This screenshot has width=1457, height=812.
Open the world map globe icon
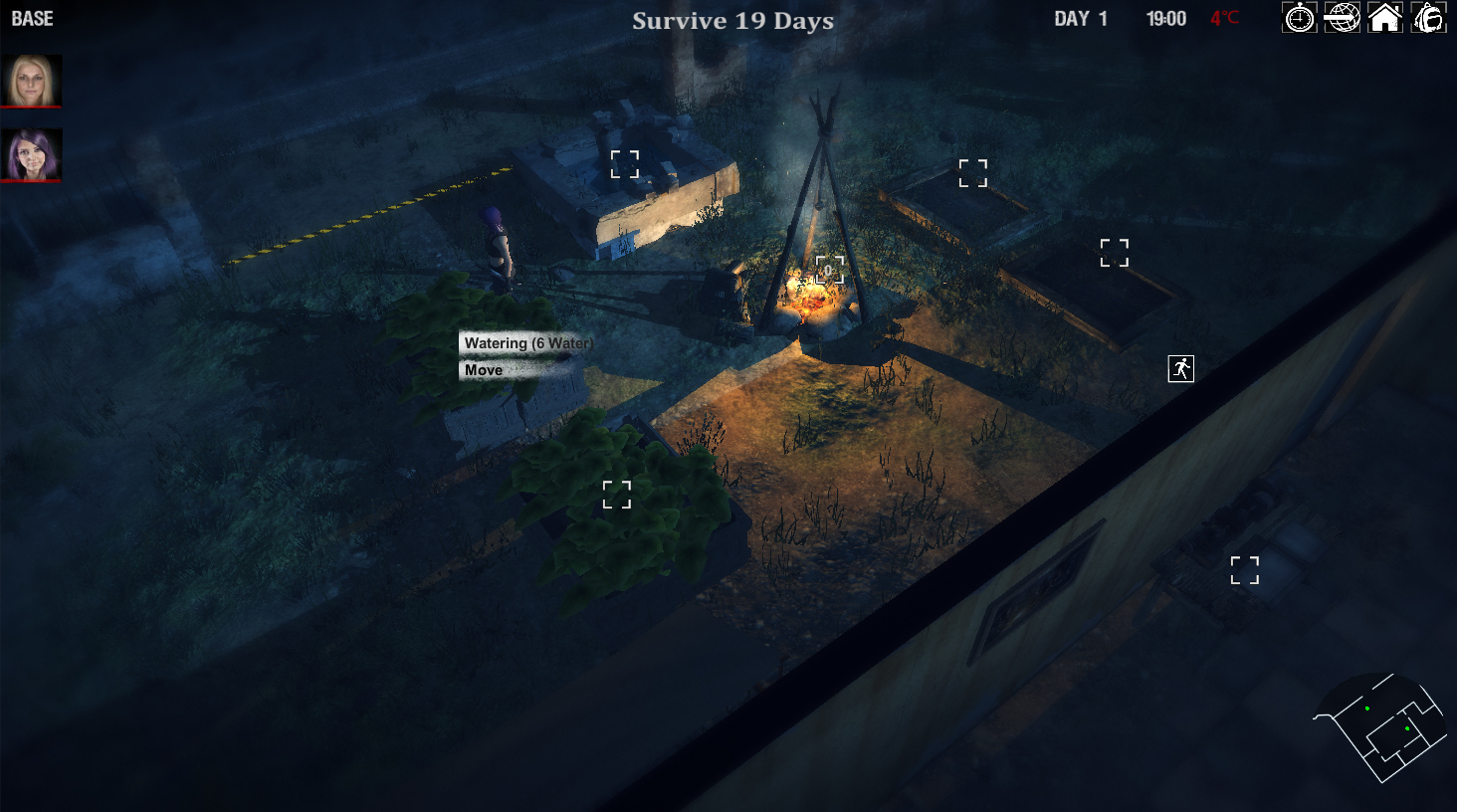(1343, 18)
